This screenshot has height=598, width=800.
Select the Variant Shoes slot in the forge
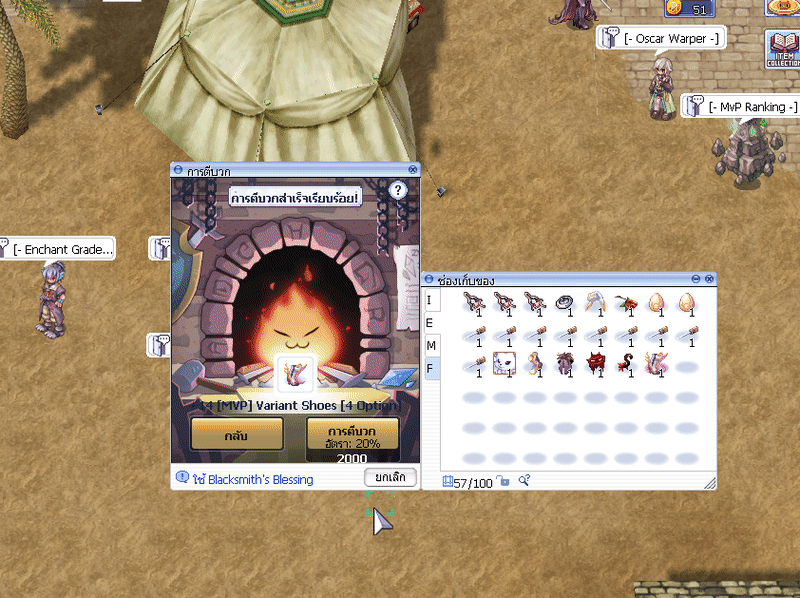(295, 372)
